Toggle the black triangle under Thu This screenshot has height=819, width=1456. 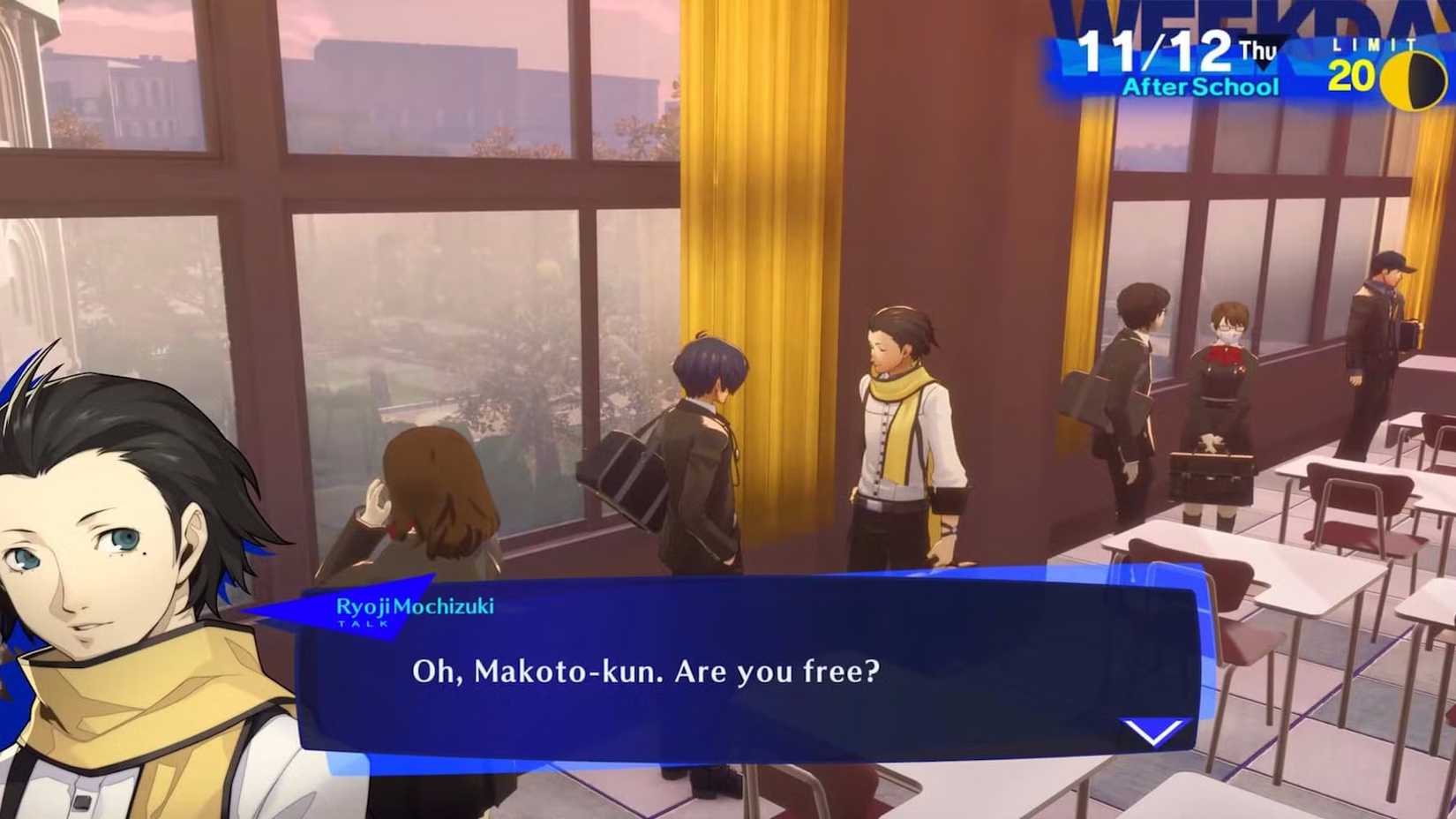tap(1264, 64)
